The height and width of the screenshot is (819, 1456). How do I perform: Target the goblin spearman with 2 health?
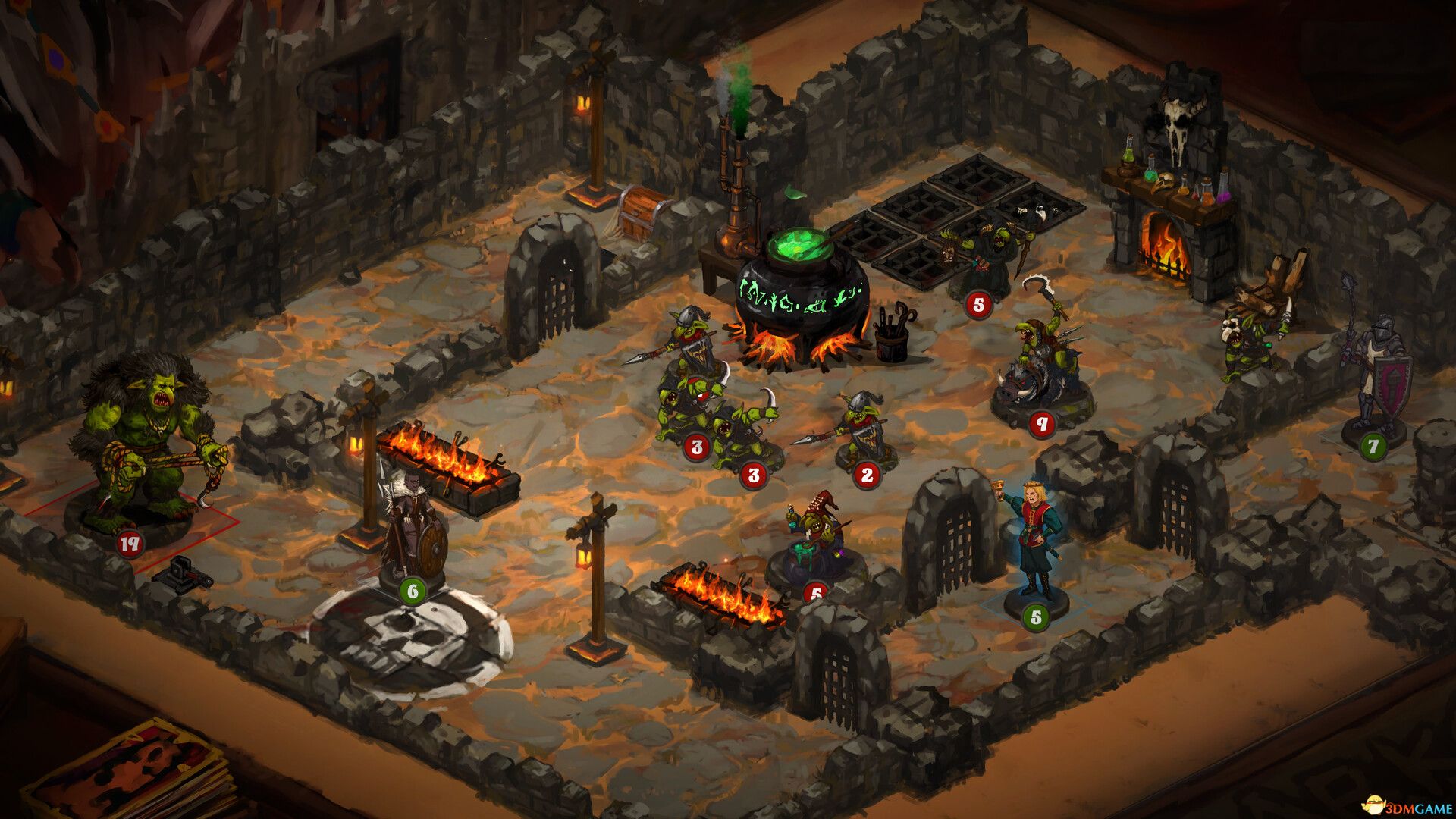[864, 428]
